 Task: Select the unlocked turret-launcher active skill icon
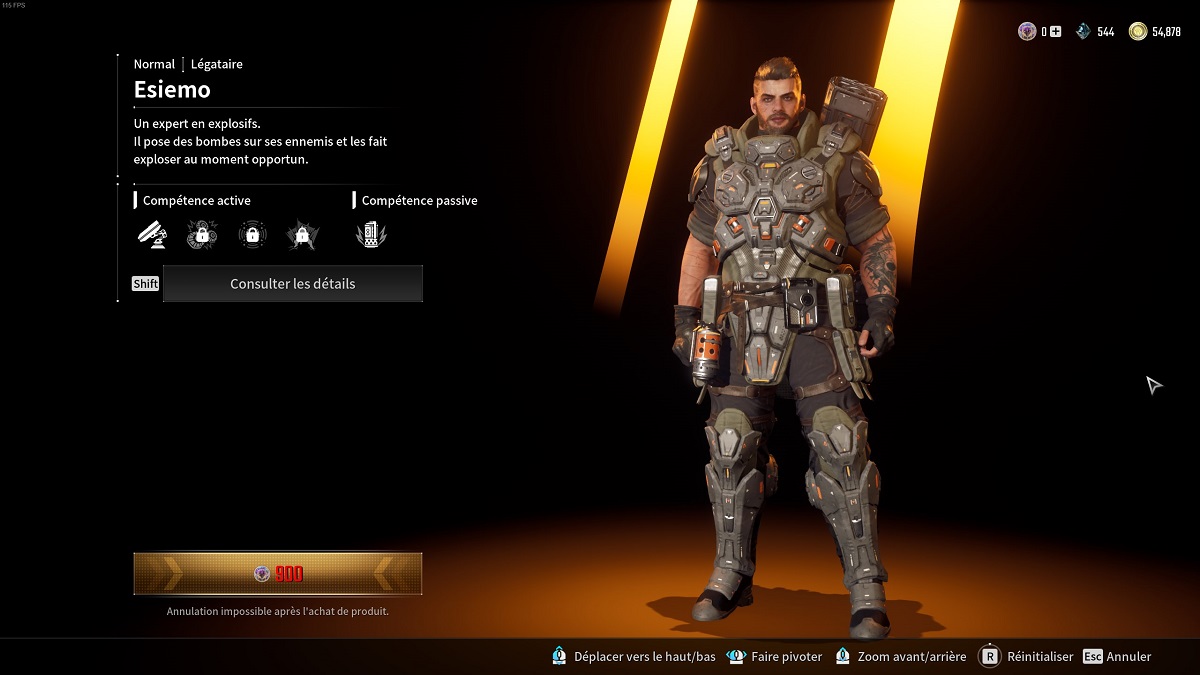tap(152, 235)
